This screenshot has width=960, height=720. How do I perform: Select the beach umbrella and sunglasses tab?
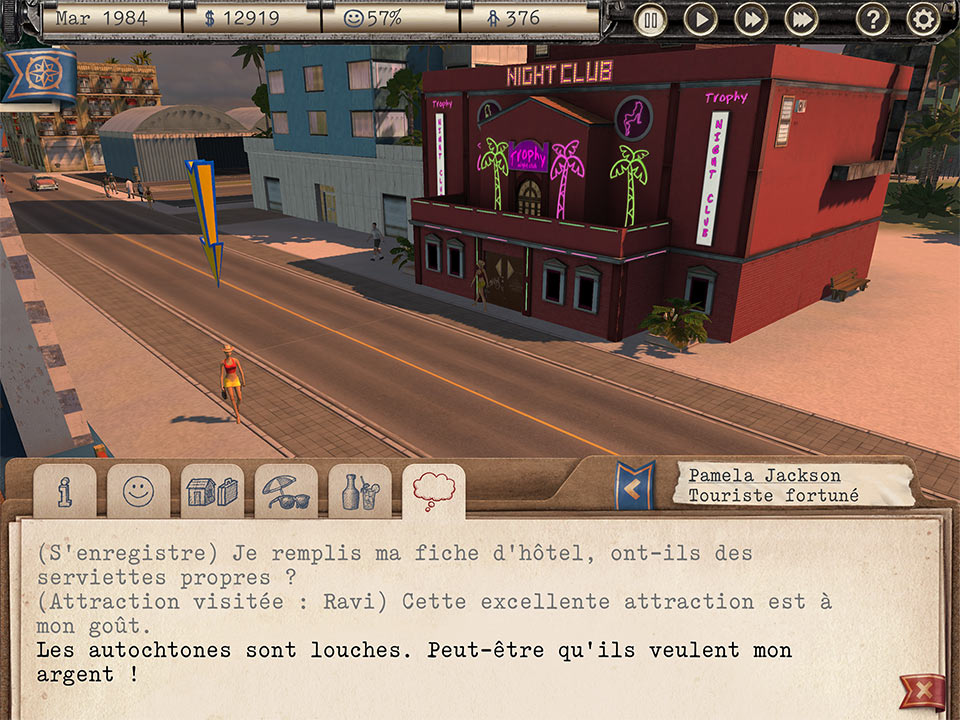[x=286, y=491]
